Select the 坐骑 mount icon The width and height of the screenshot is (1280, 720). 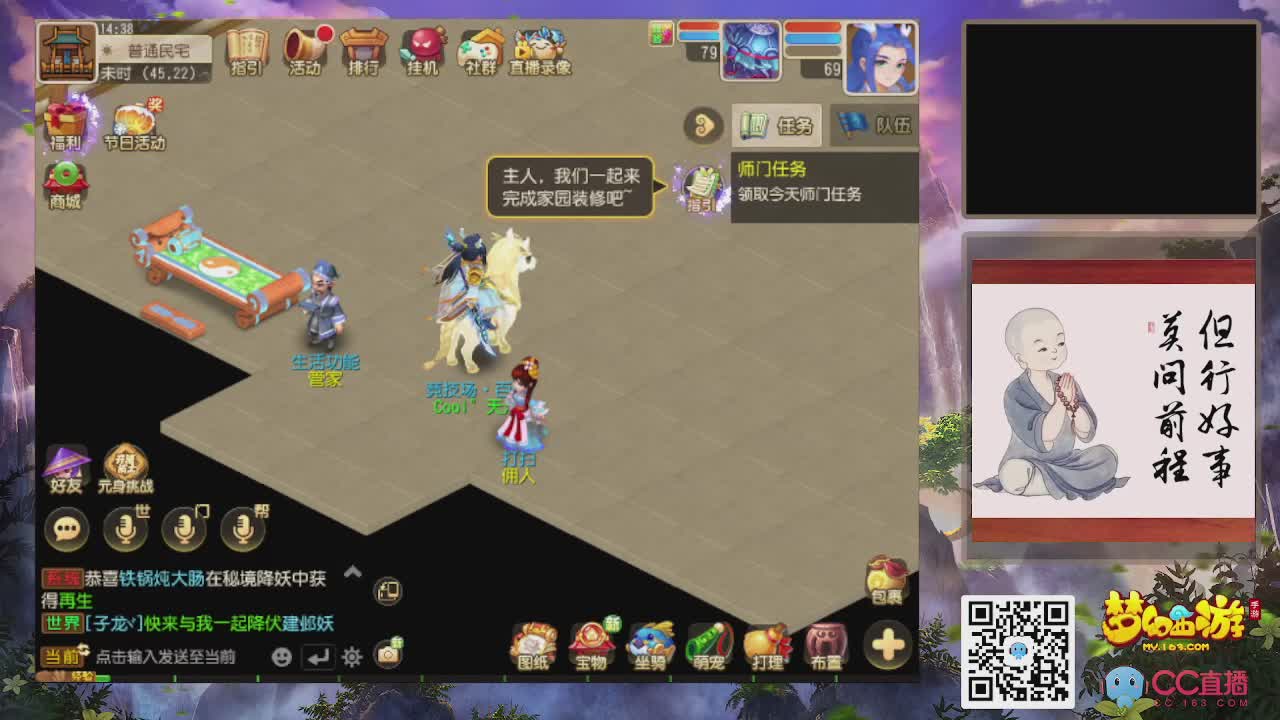(652, 645)
